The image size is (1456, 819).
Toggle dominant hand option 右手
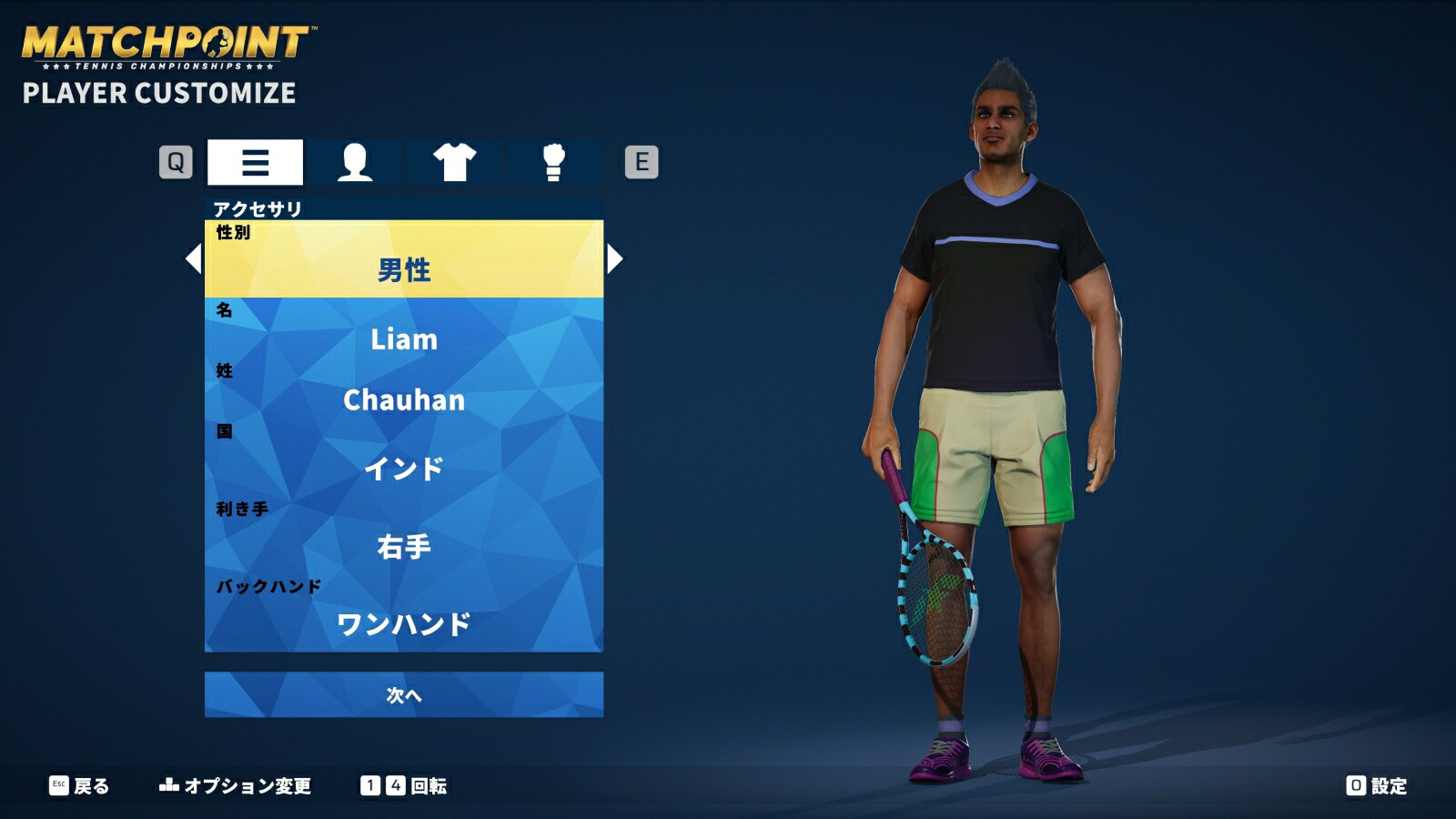(405, 546)
